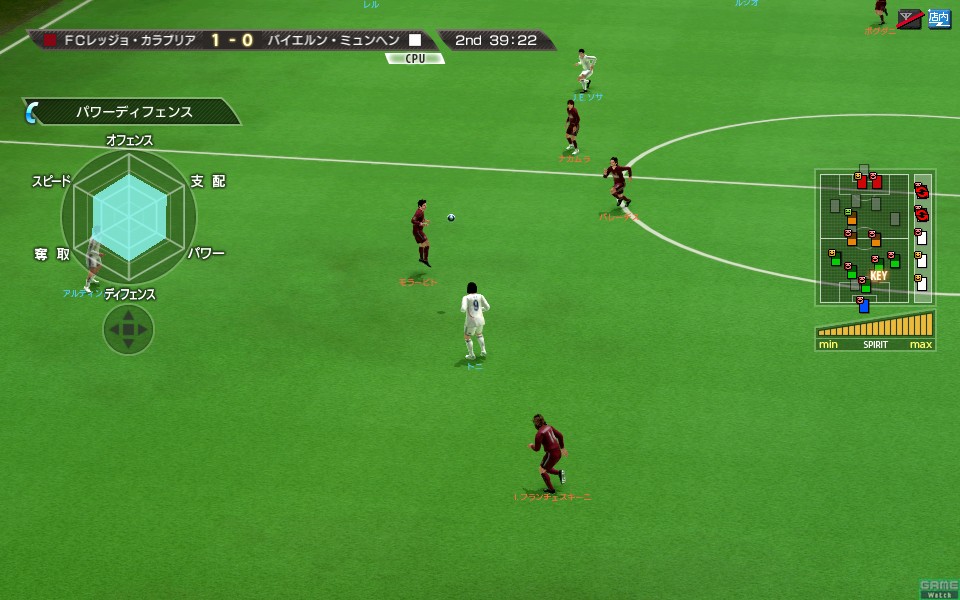Screen dimensions: 960x600
Task: Click the left arrow on the directional pad
Action: pyautogui.click(x=113, y=329)
